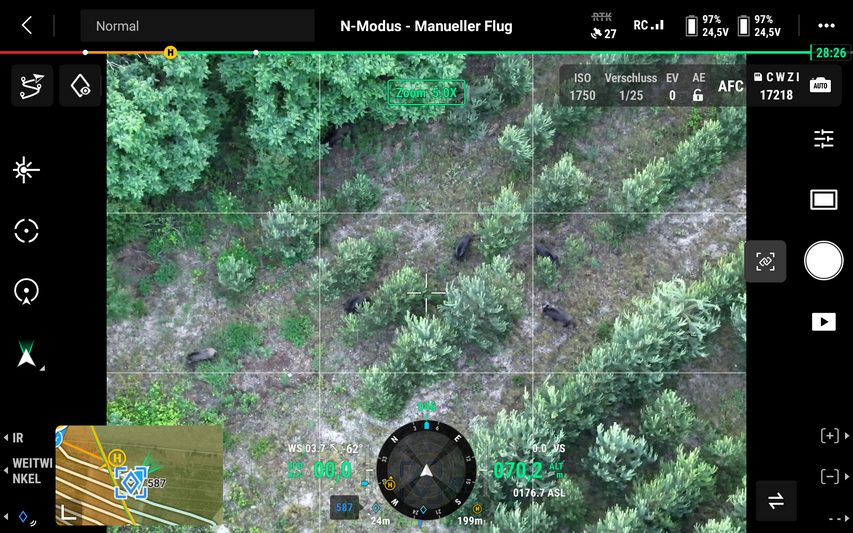The height and width of the screenshot is (533, 853).
Task: Open camera settings sliders icon
Action: click(823, 139)
